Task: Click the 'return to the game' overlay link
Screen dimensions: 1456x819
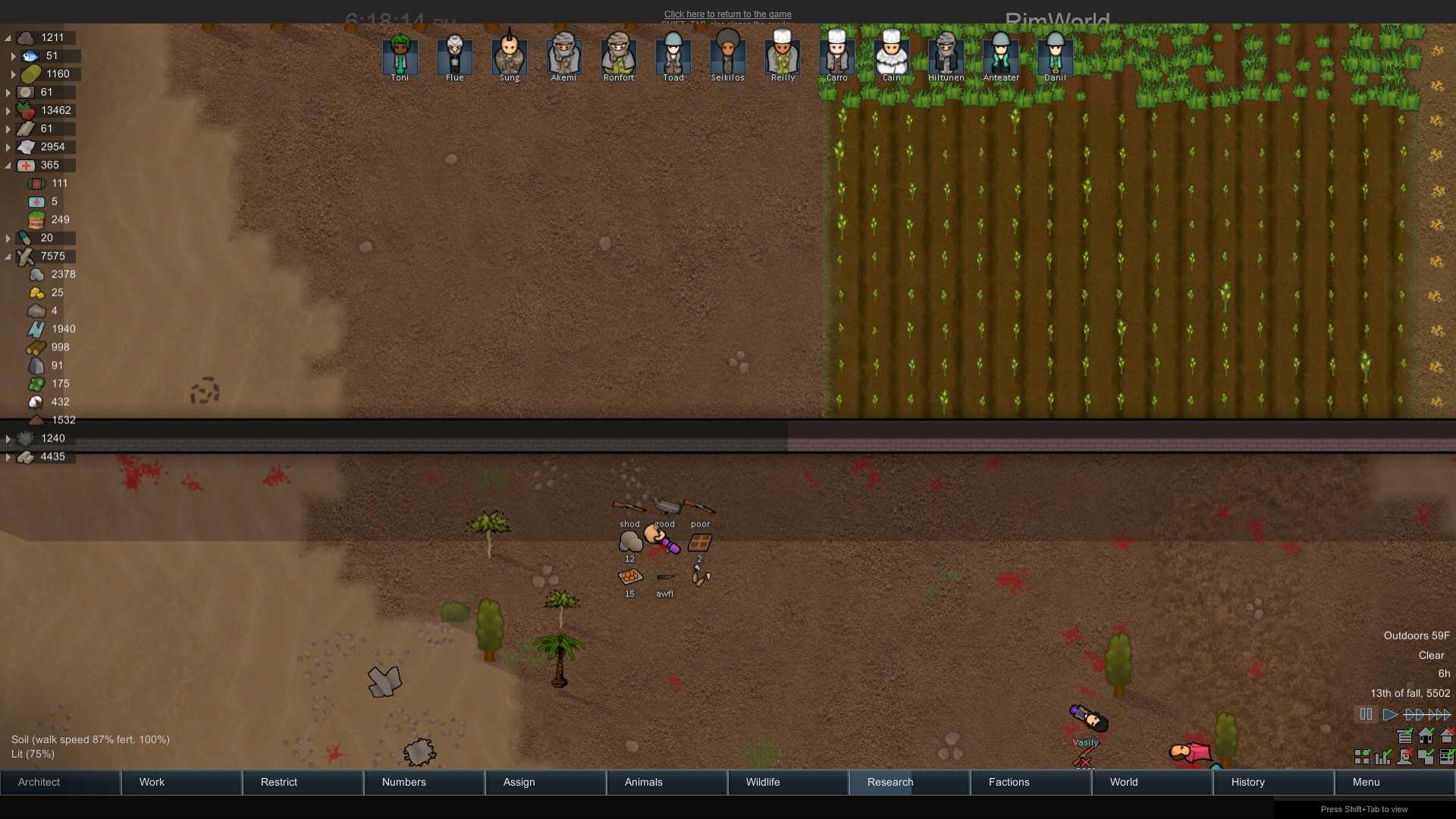Action: 727,14
